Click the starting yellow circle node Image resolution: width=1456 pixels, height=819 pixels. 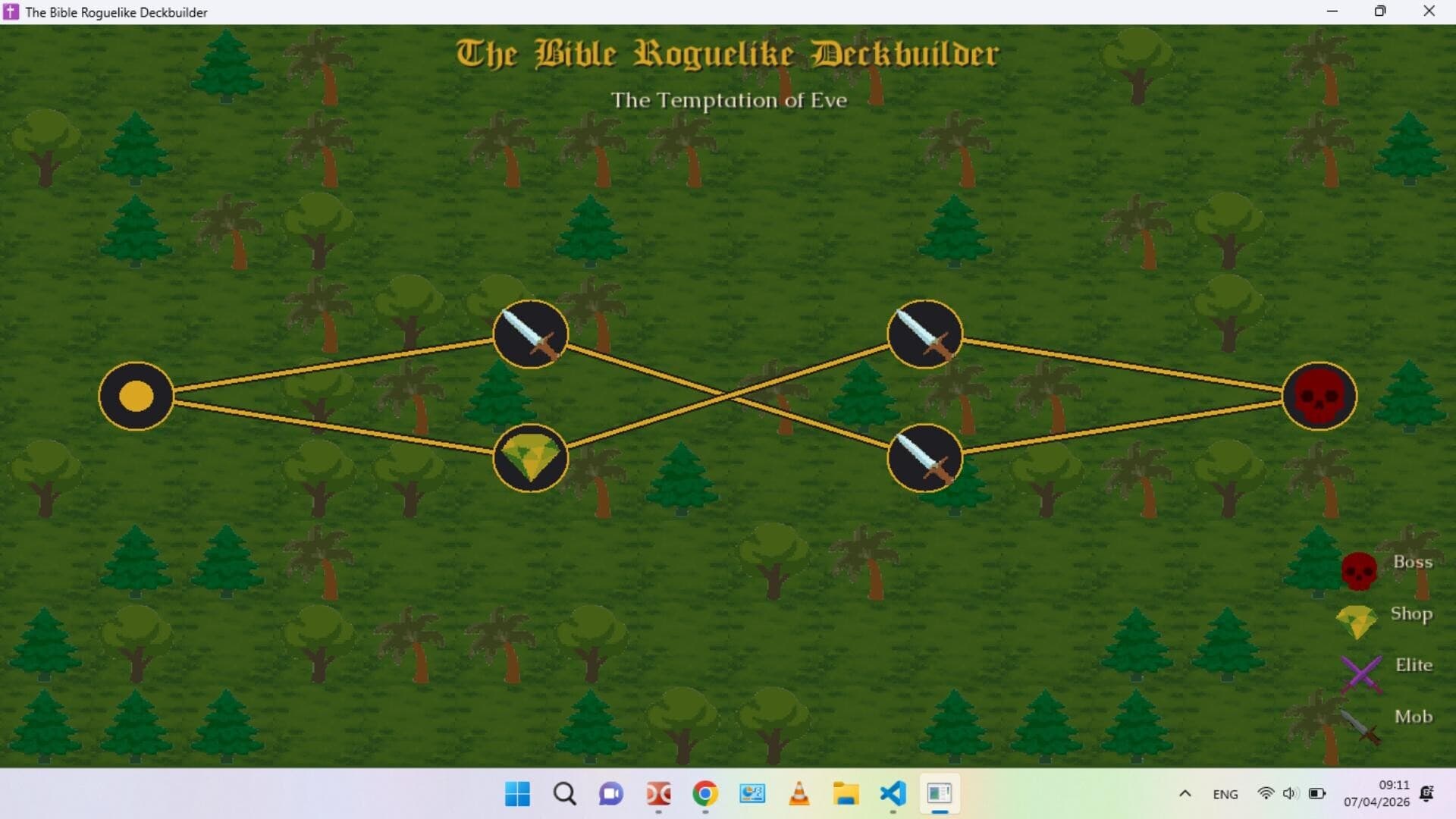(x=135, y=396)
